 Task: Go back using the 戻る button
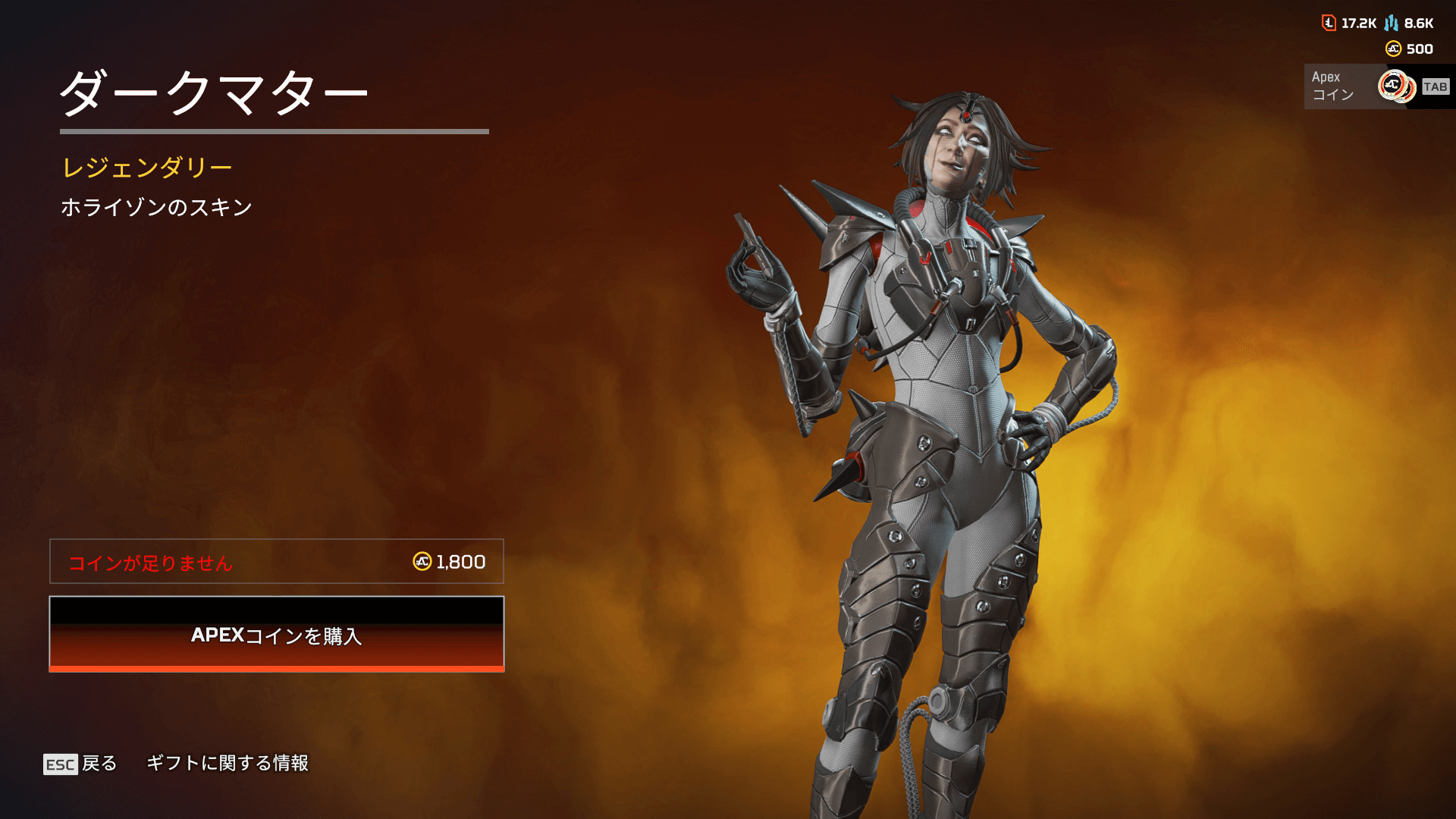click(80, 764)
